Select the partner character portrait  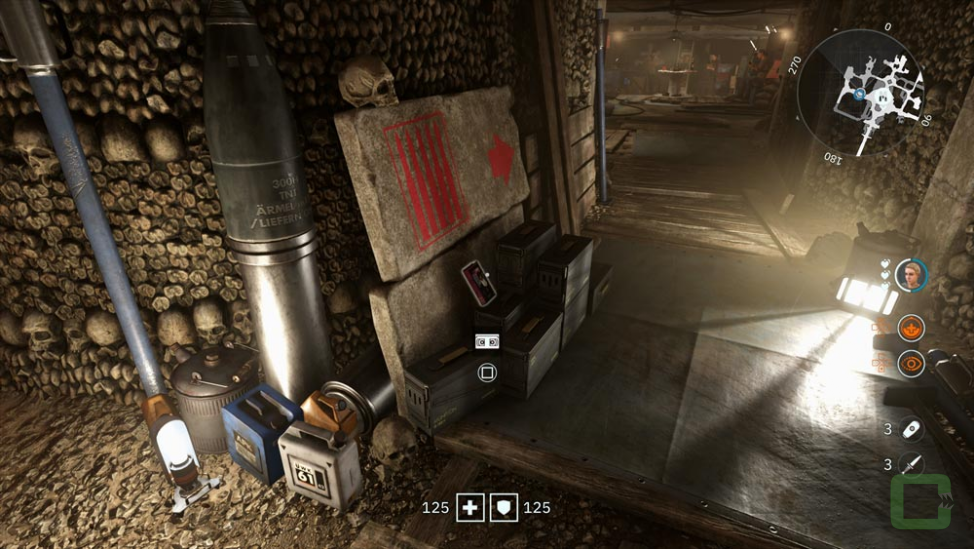910,274
